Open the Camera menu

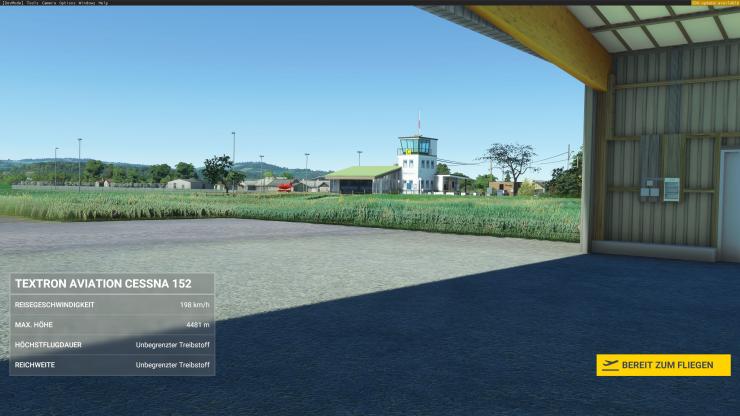[x=49, y=3]
